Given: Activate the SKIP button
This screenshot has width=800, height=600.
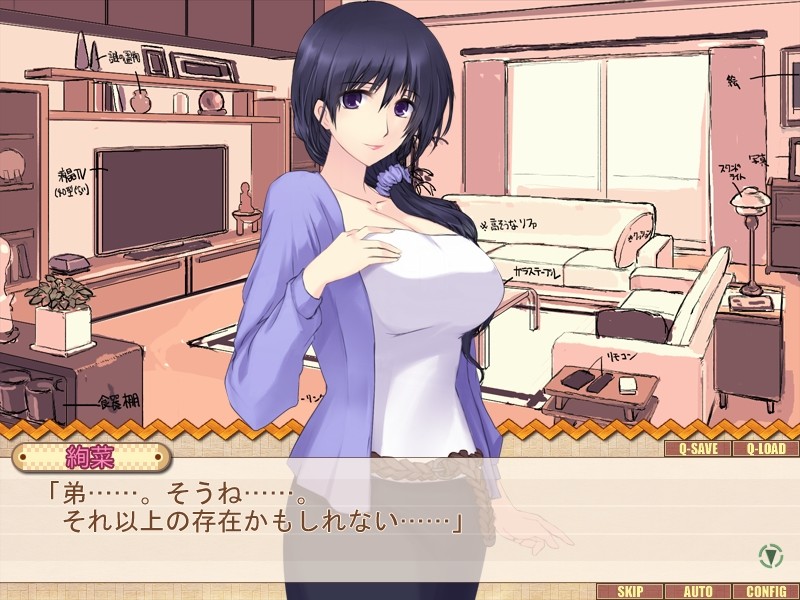Looking at the screenshot, I should (x=630, y=591).
